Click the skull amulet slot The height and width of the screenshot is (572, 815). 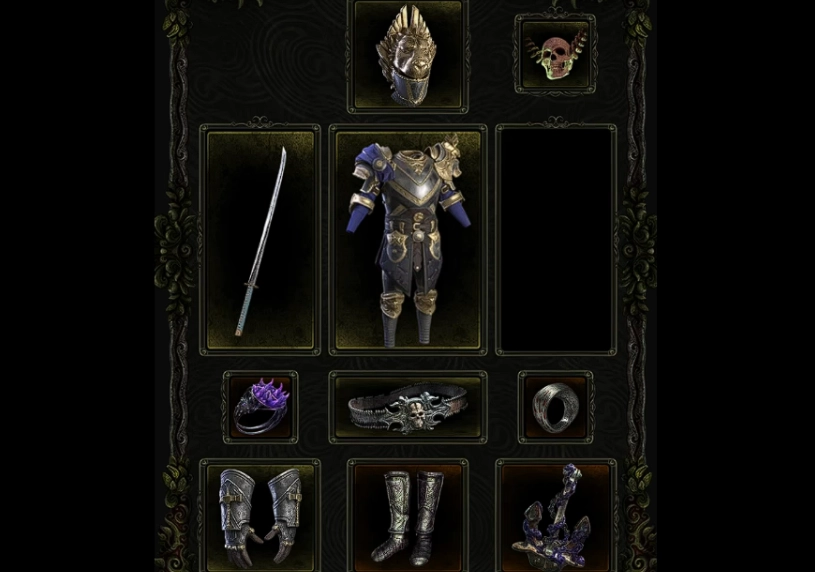click(555, 54)
